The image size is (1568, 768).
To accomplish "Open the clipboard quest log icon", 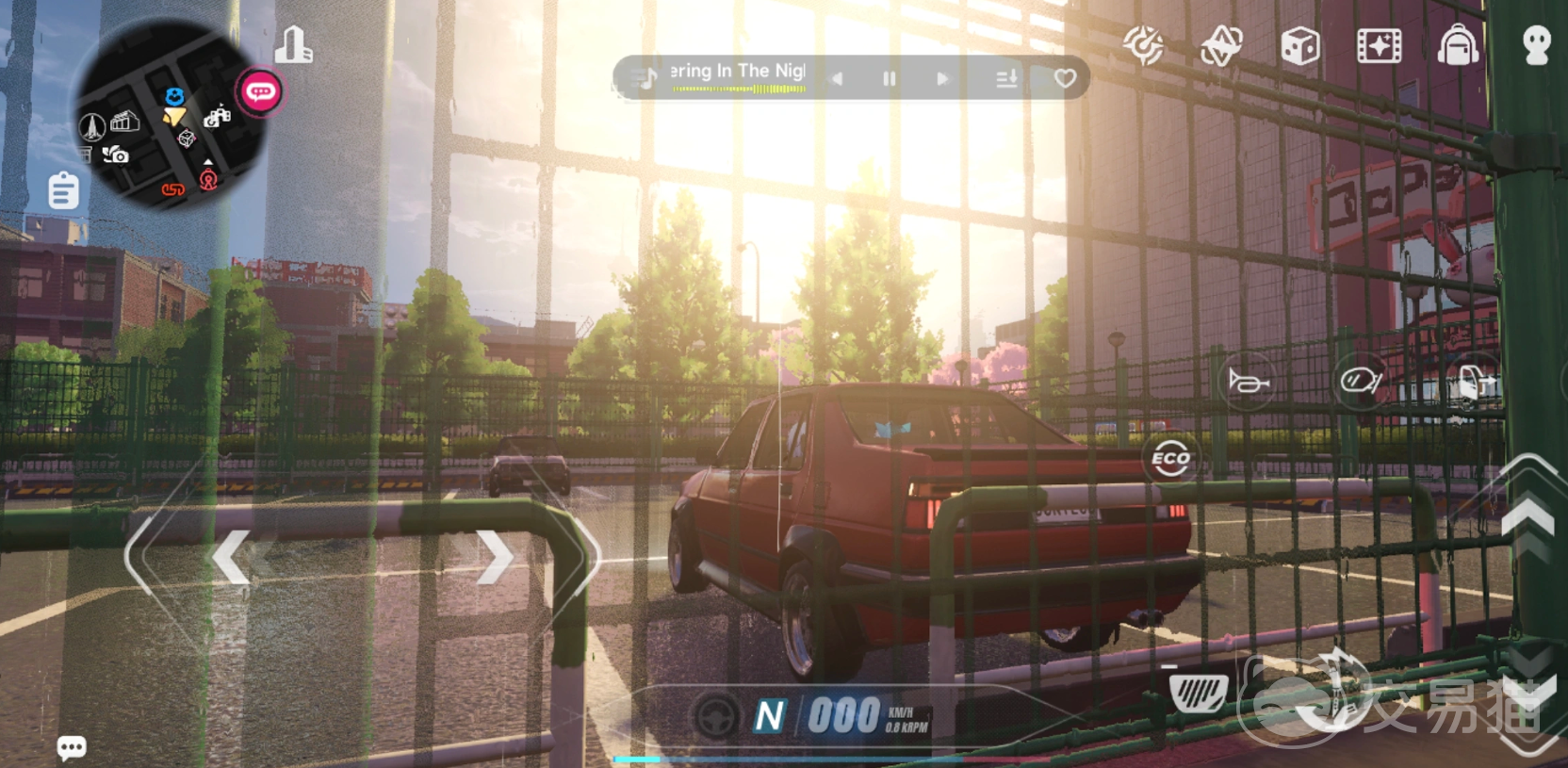I will tap(64, 190).
